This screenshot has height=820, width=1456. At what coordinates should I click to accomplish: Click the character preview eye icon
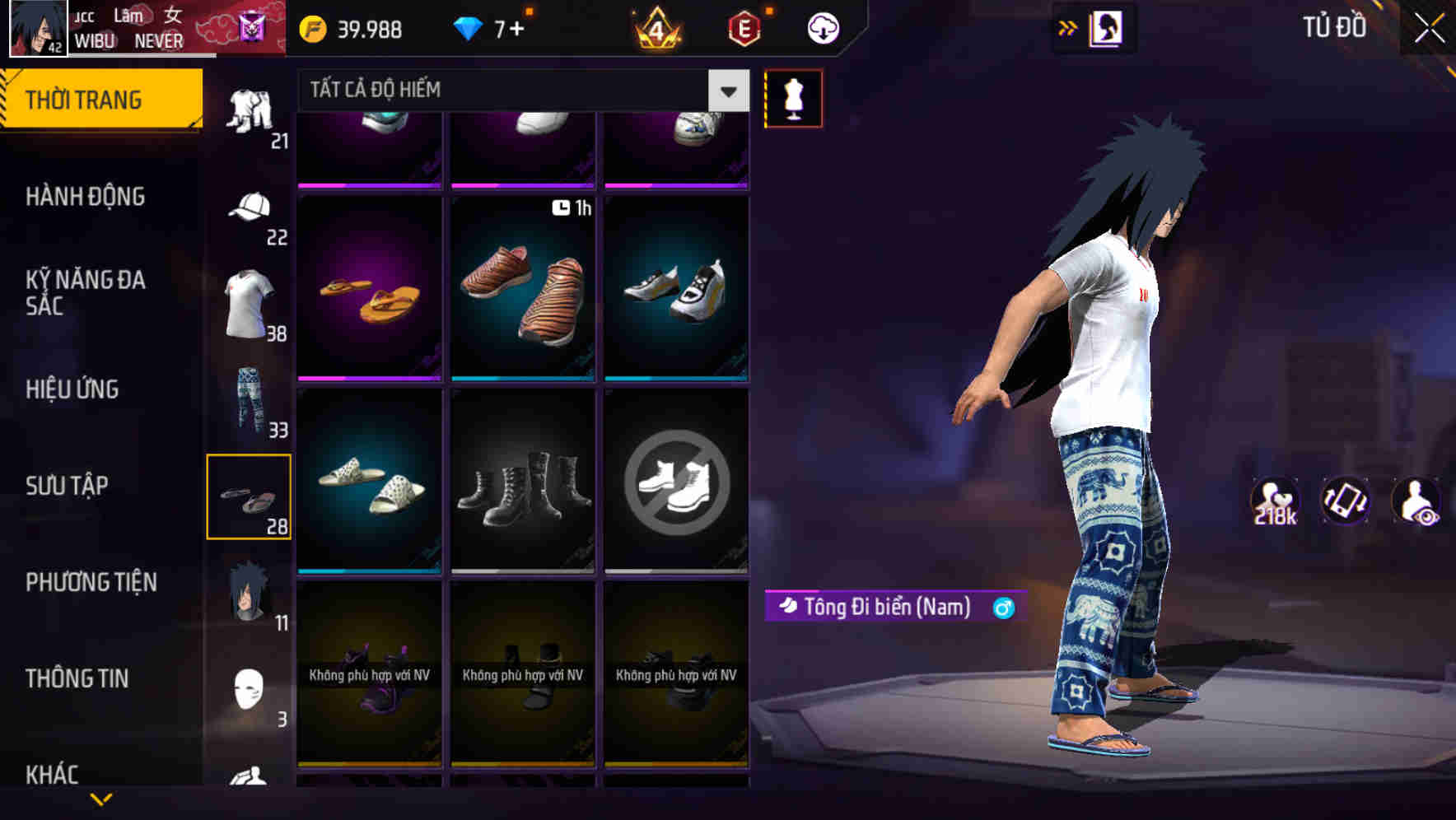pyautogui.click(x=1418, y=501)
